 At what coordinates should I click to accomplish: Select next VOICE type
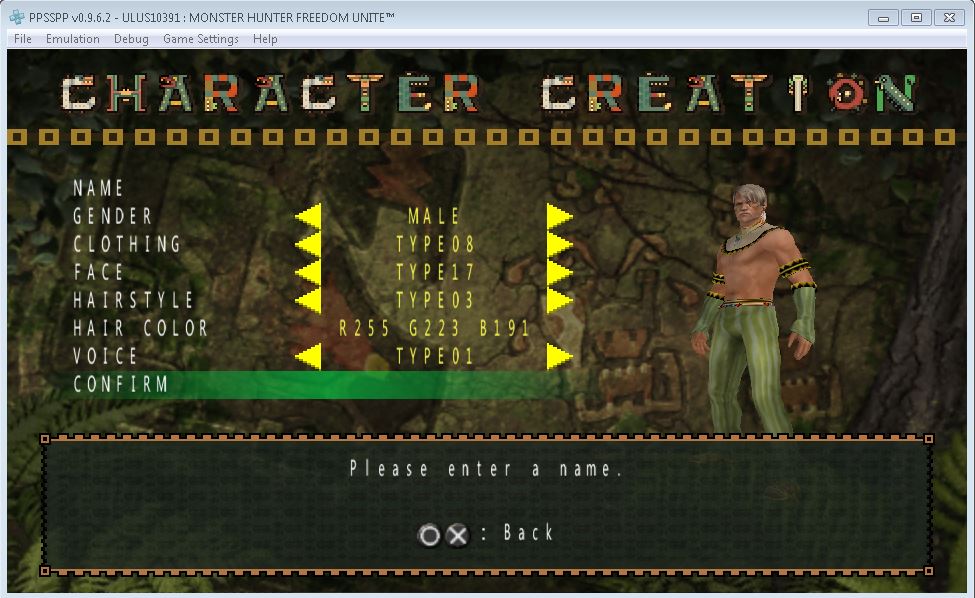point(559,356)
